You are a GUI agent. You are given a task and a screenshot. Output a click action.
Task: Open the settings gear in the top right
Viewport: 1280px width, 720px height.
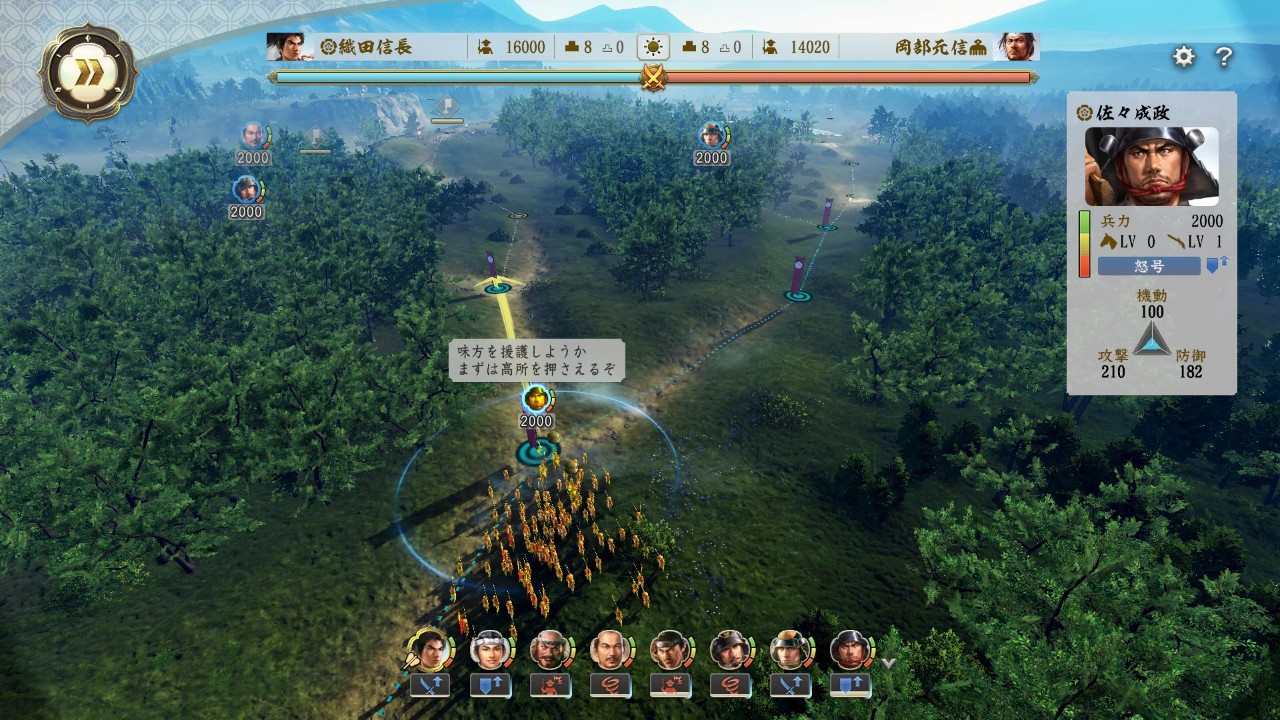[1183, 57]
